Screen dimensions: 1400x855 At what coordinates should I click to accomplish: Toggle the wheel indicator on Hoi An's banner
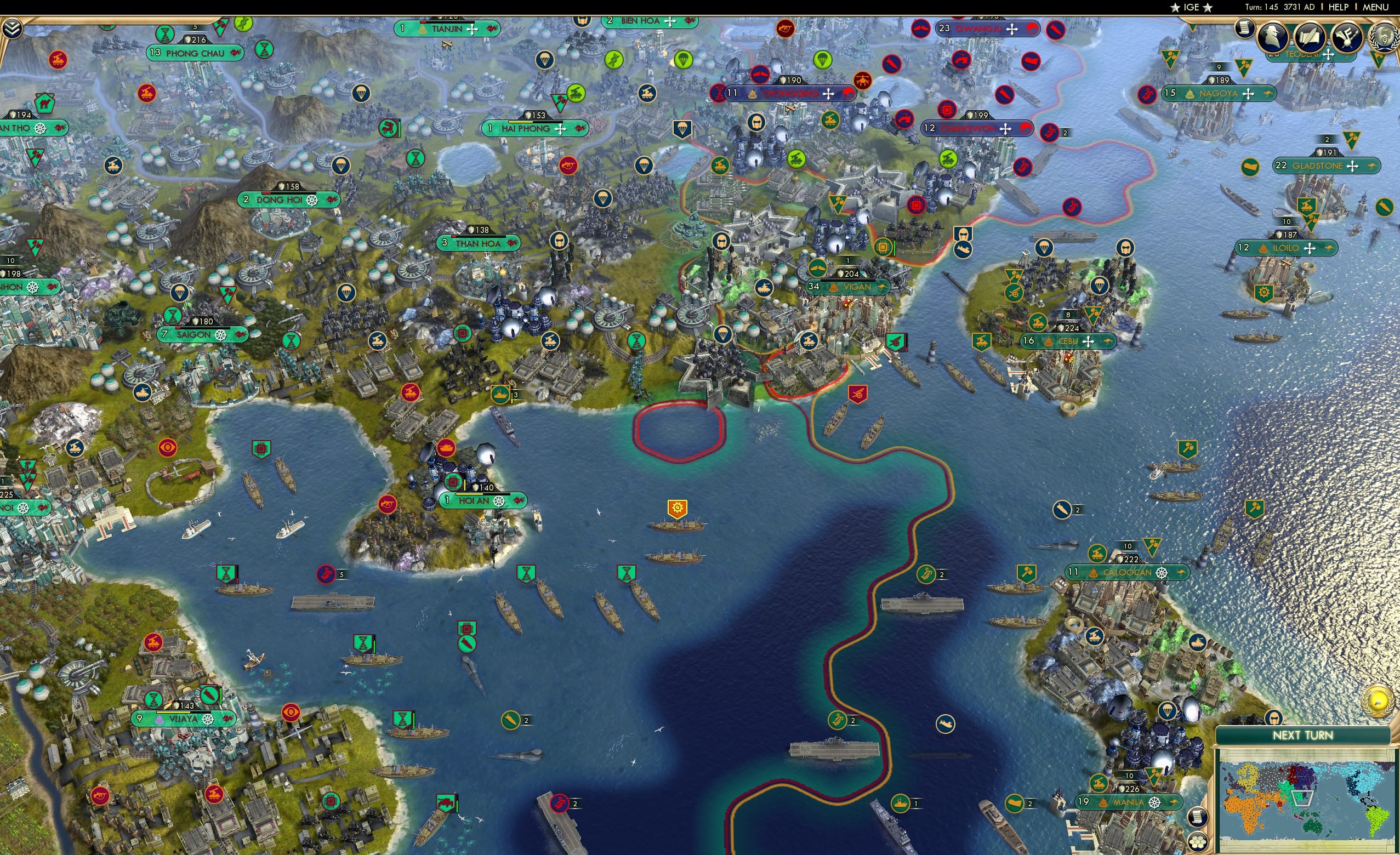[x=499, y=500]
